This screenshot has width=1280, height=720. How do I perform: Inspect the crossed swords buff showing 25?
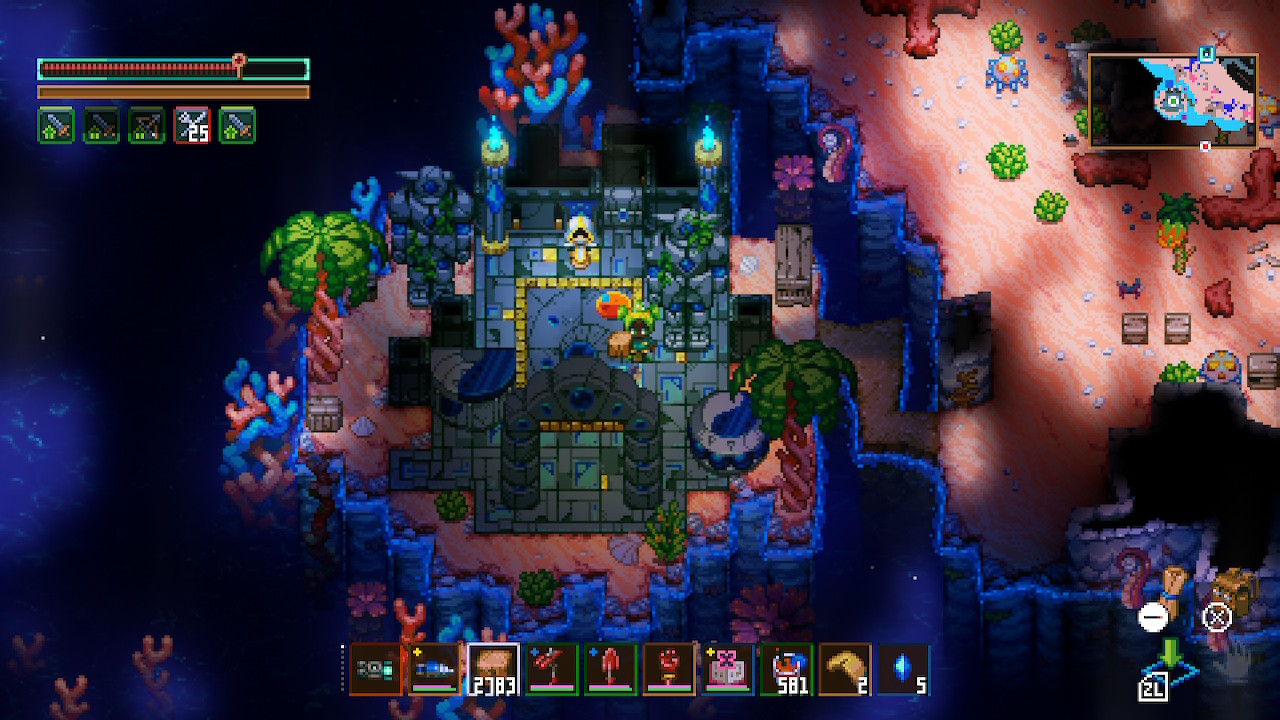point(191,125)
